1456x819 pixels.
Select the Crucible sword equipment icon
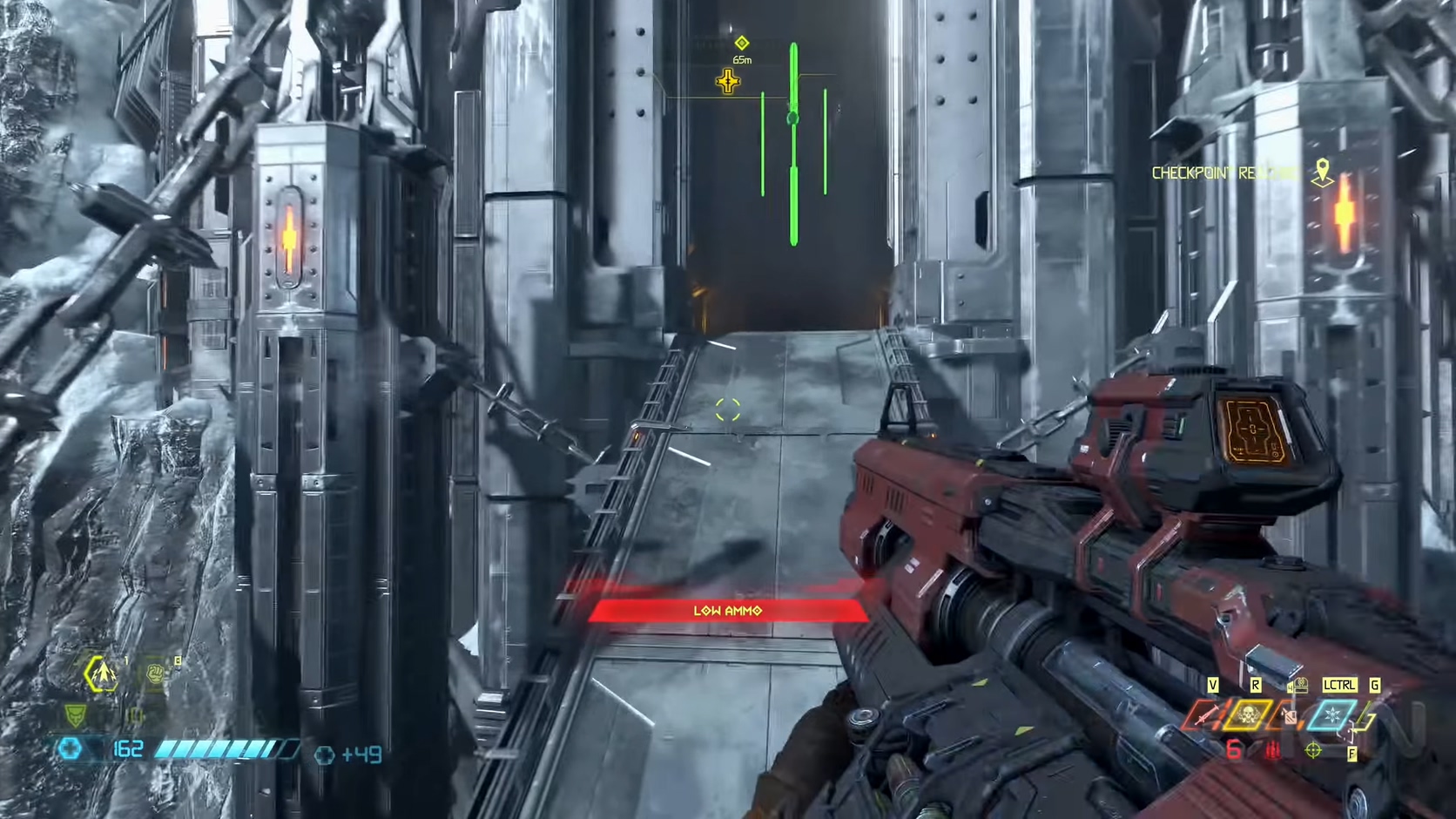(1205, 716)
